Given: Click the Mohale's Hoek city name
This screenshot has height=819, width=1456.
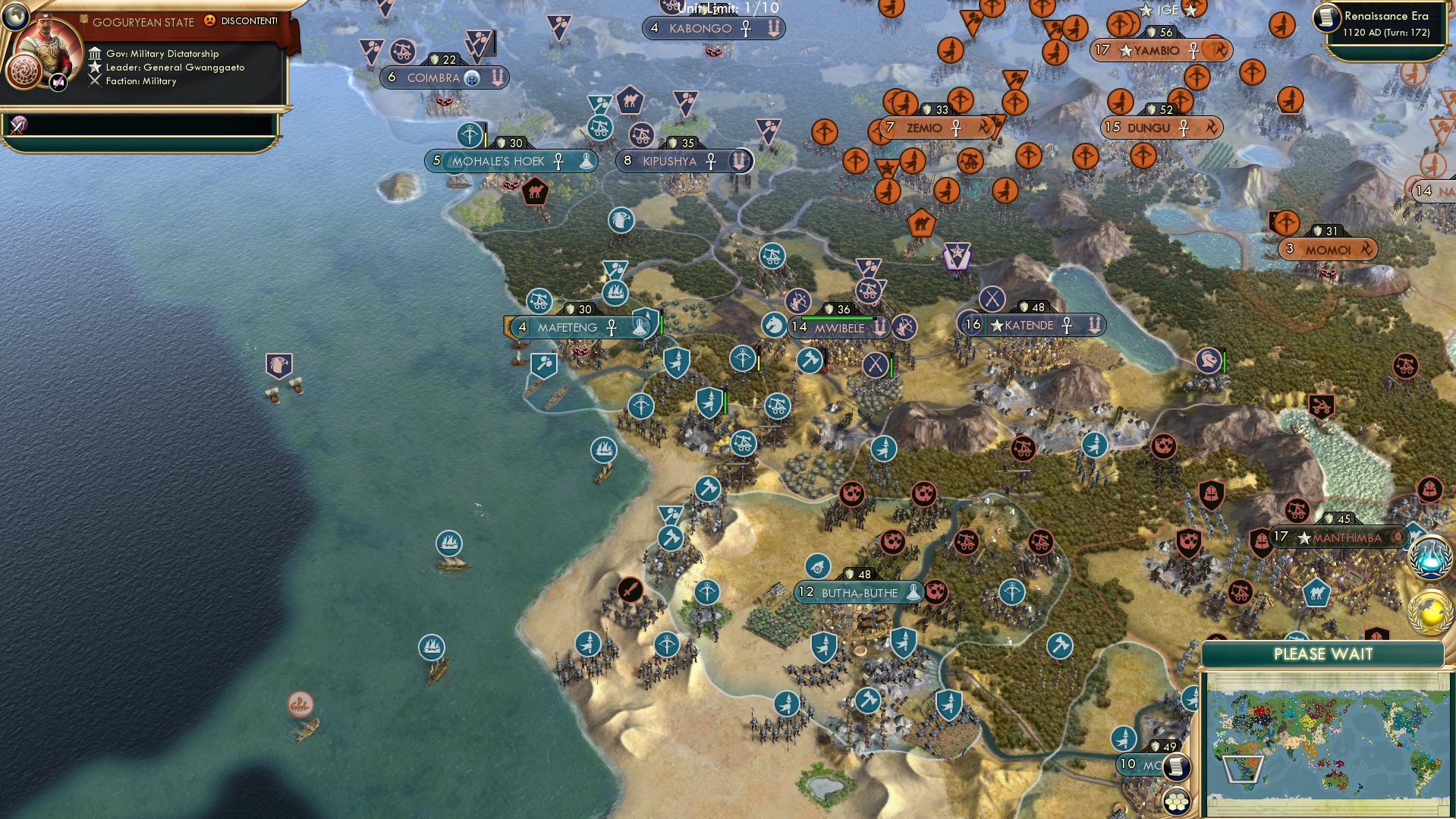Looking at the screenshot, I should (x=497, y=161).
